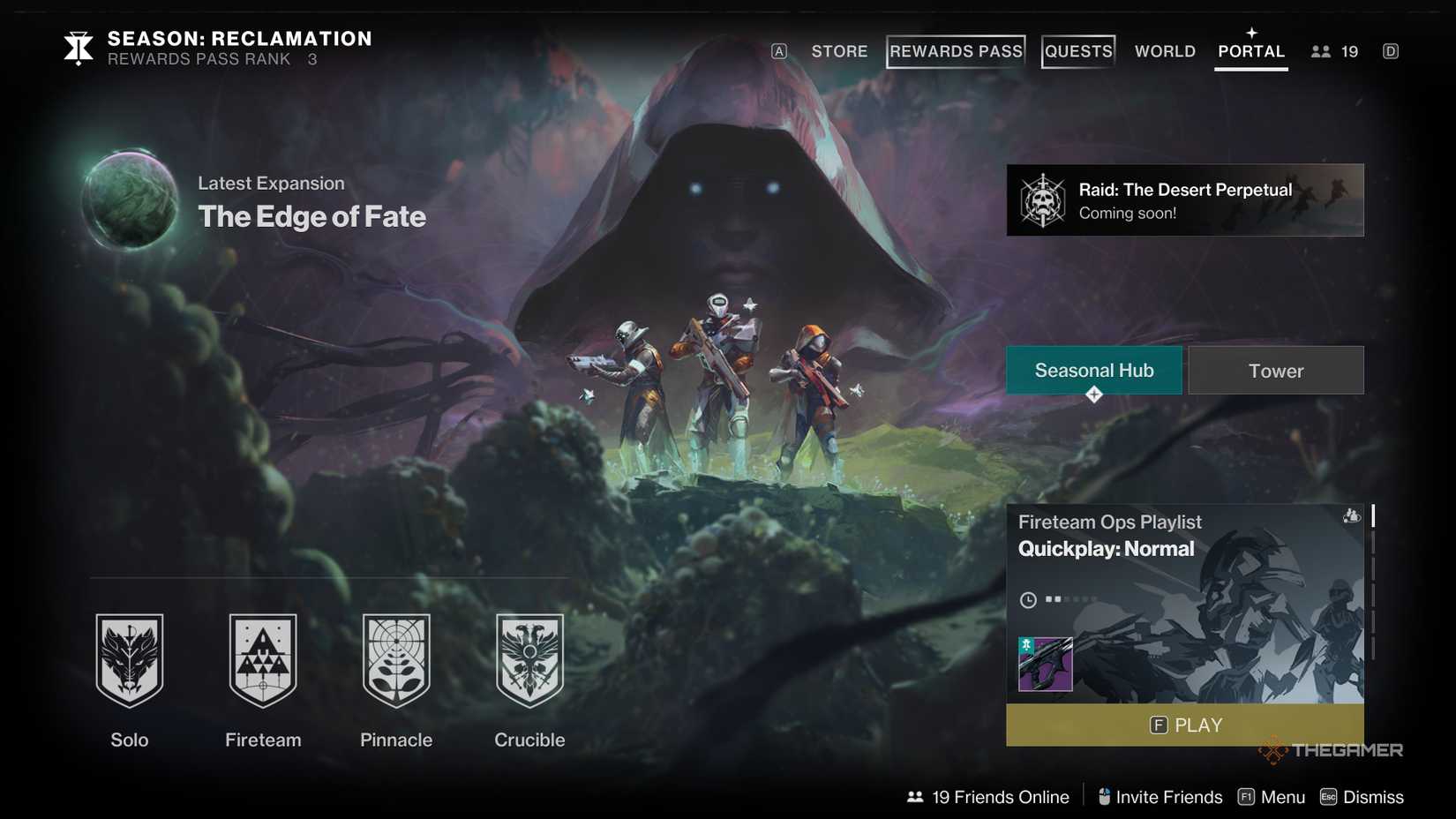Click the season symbol next to Season: Reclamation
The width and height of the screenshot is (1456, 819).
(78, 48)
